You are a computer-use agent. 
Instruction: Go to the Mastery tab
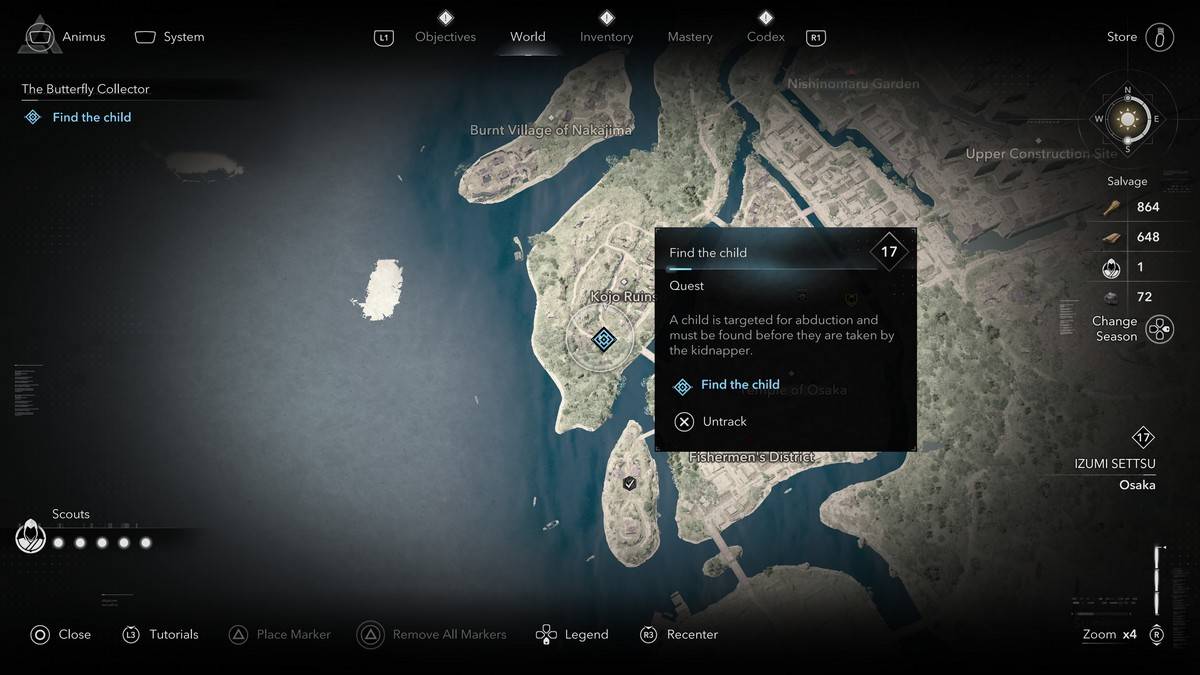point(690,37)
